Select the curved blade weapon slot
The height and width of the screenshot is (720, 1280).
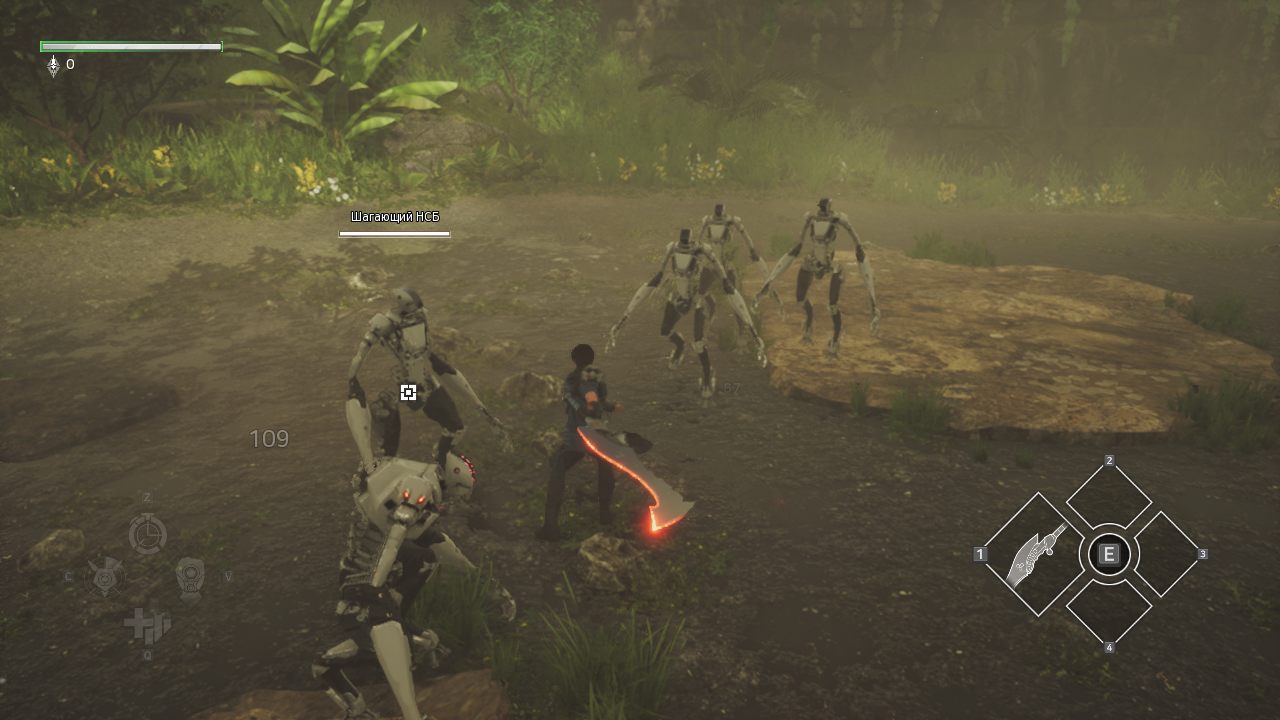tap(1036, 555)
